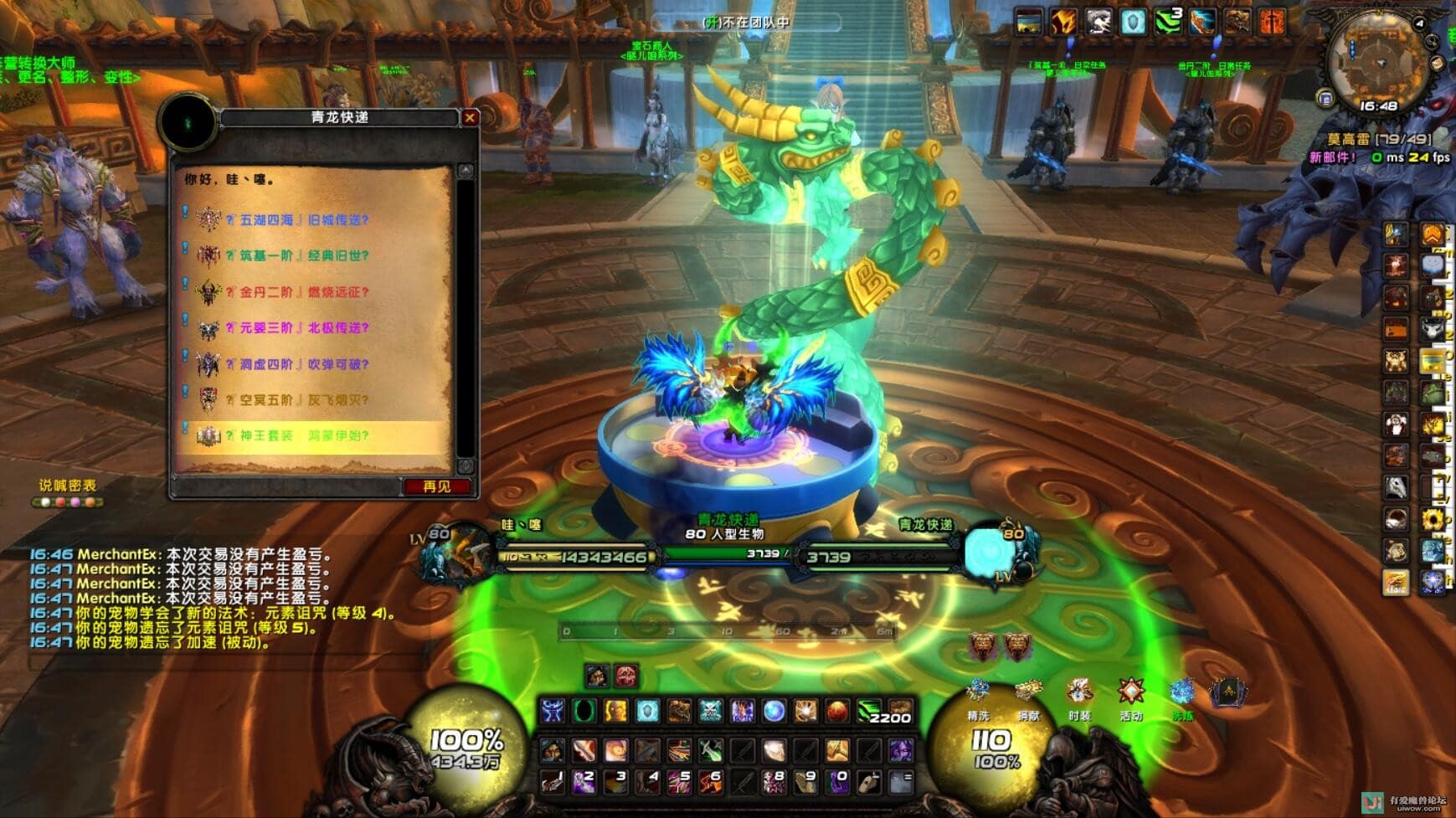This screenshot has width=1456, height=818.
Task: Activate the green stripes ability showing 2200
Action: 868,712
